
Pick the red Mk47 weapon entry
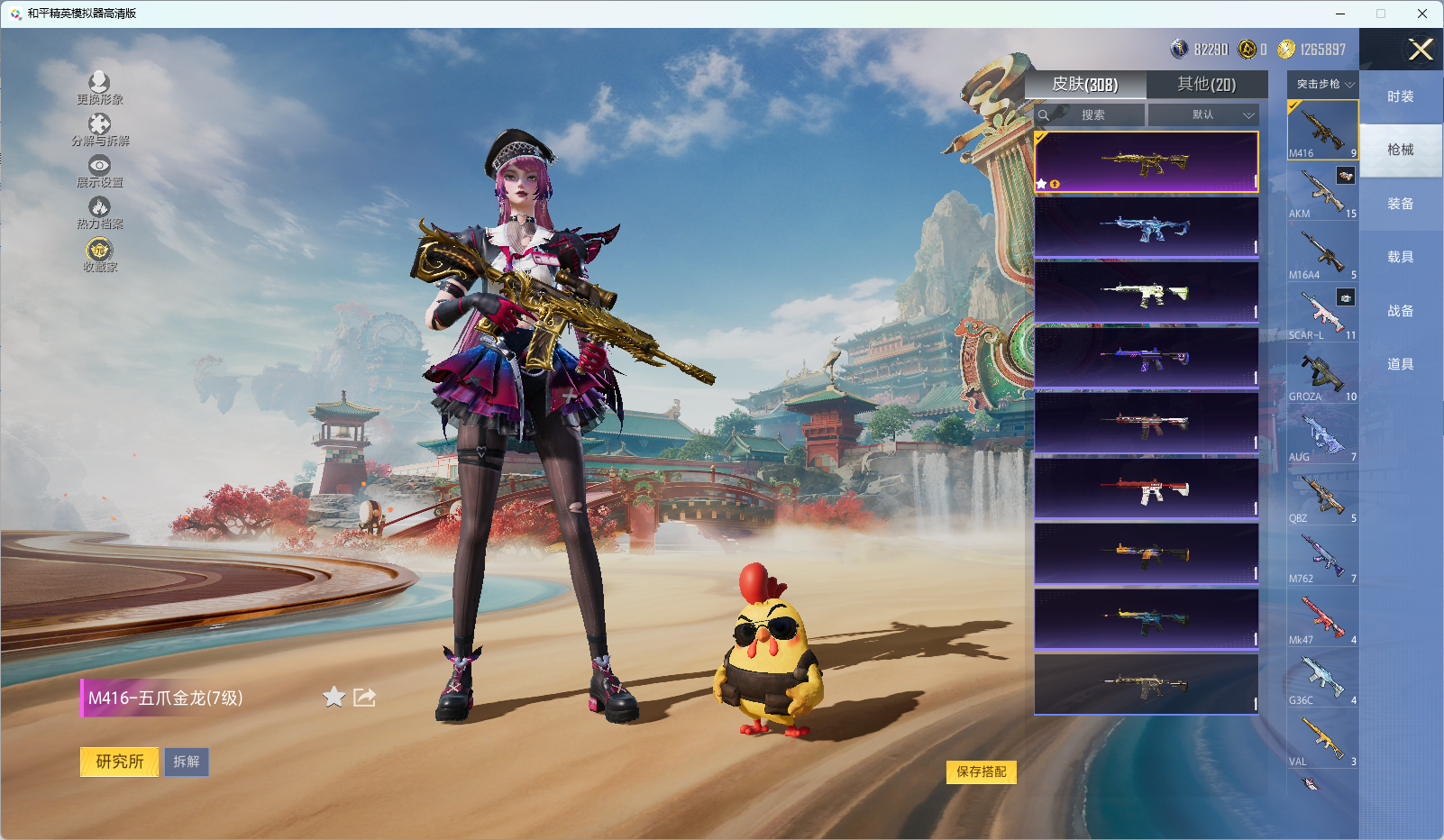(x=1322, y=617)
